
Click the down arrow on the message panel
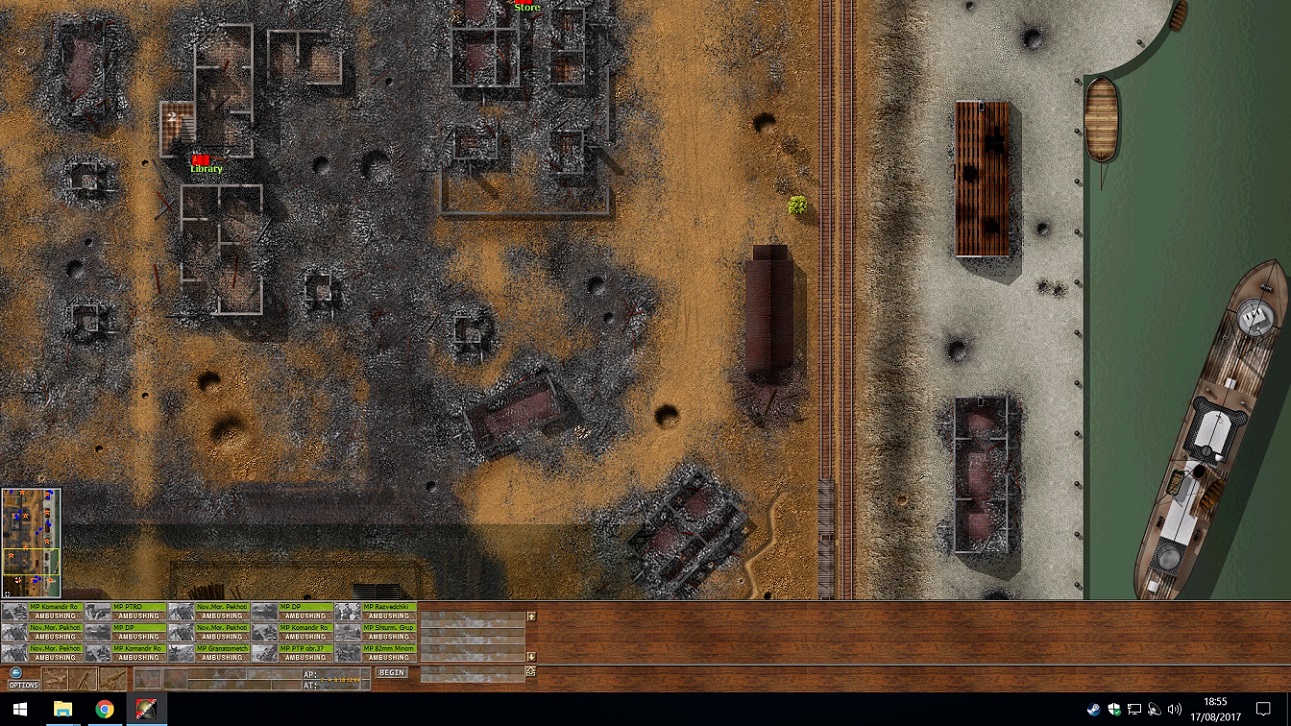531,657
